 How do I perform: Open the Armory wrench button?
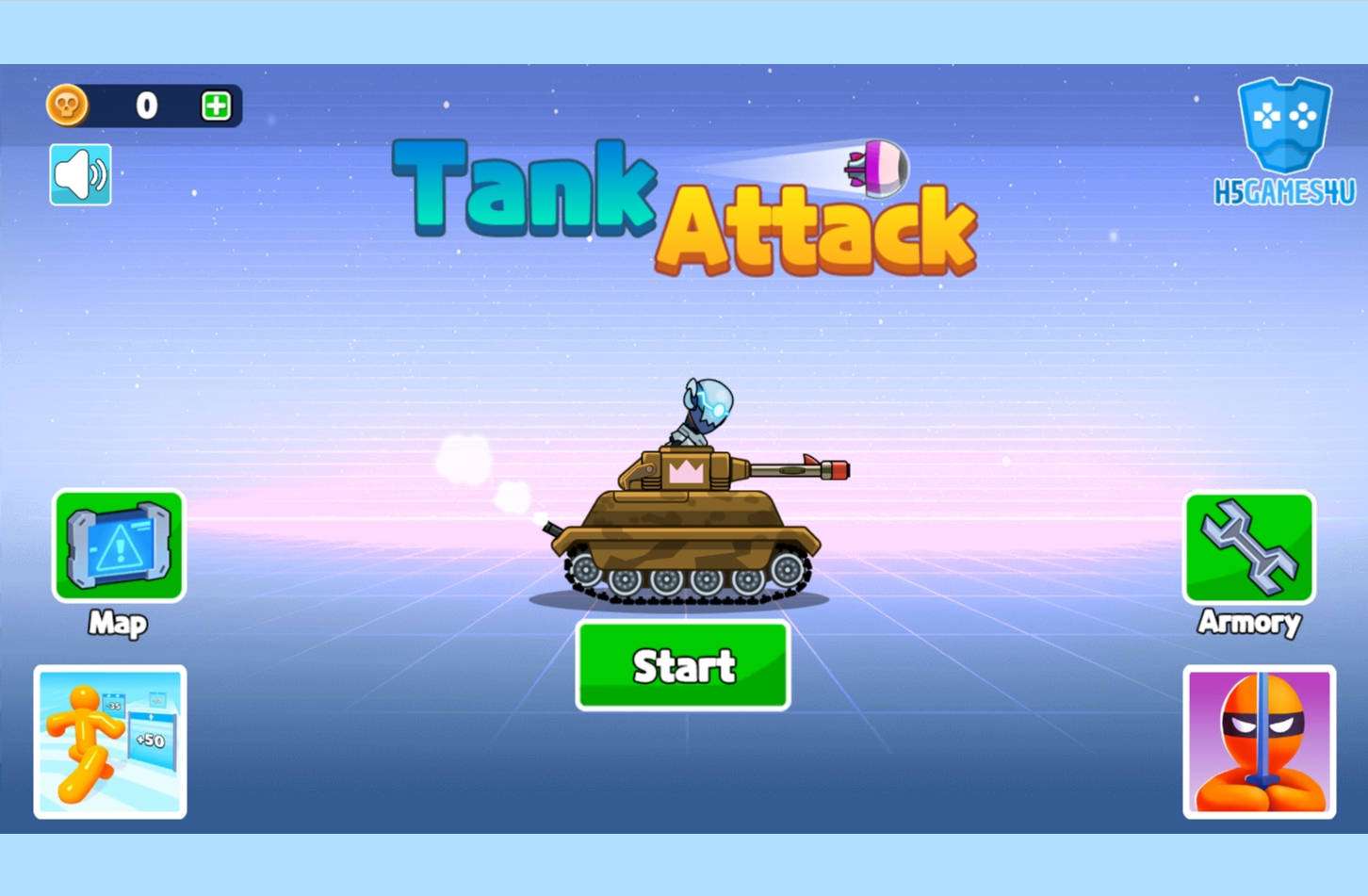click(x=1248, y=548)
